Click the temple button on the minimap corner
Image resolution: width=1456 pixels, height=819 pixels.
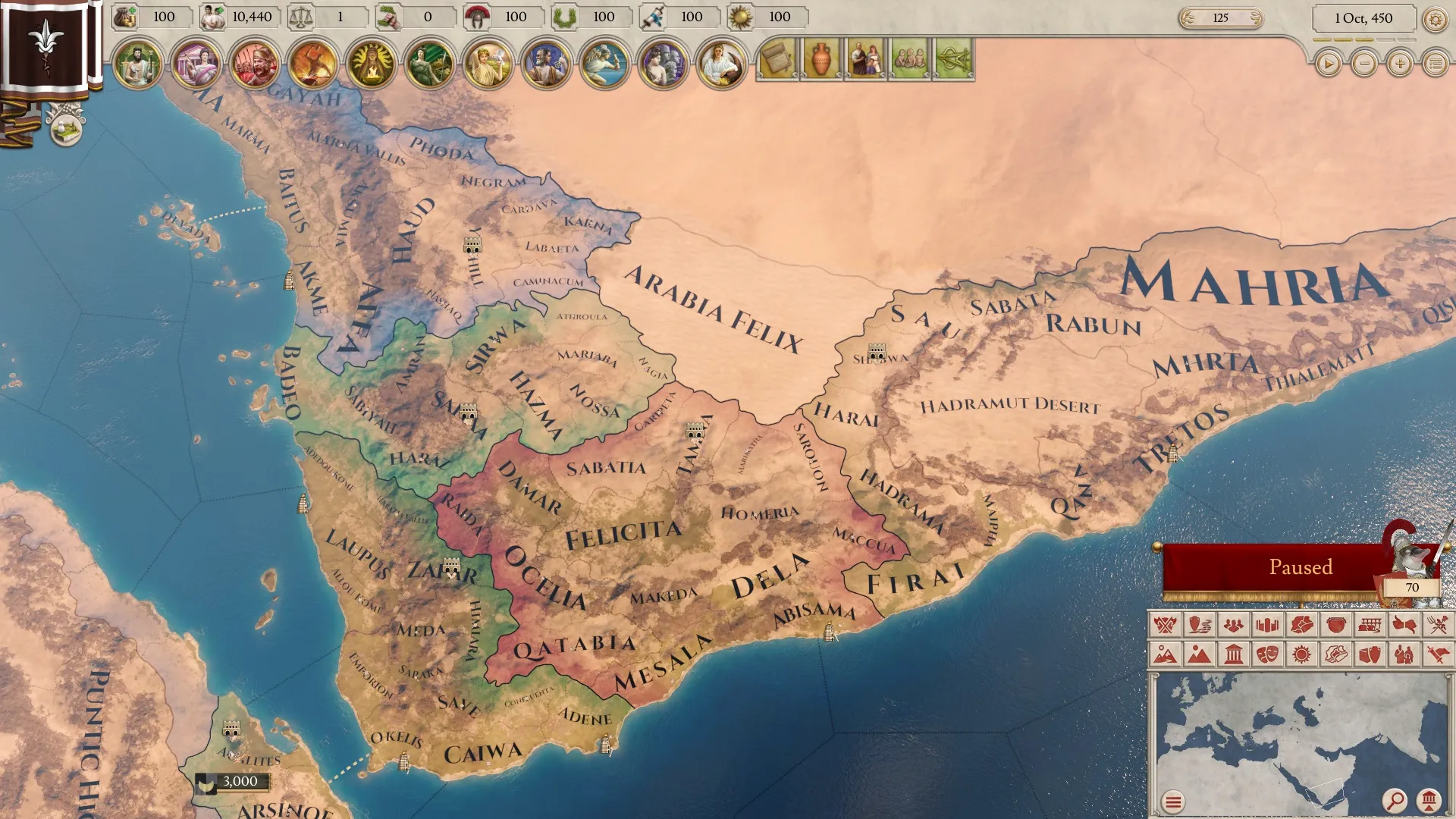point(1429,799)
